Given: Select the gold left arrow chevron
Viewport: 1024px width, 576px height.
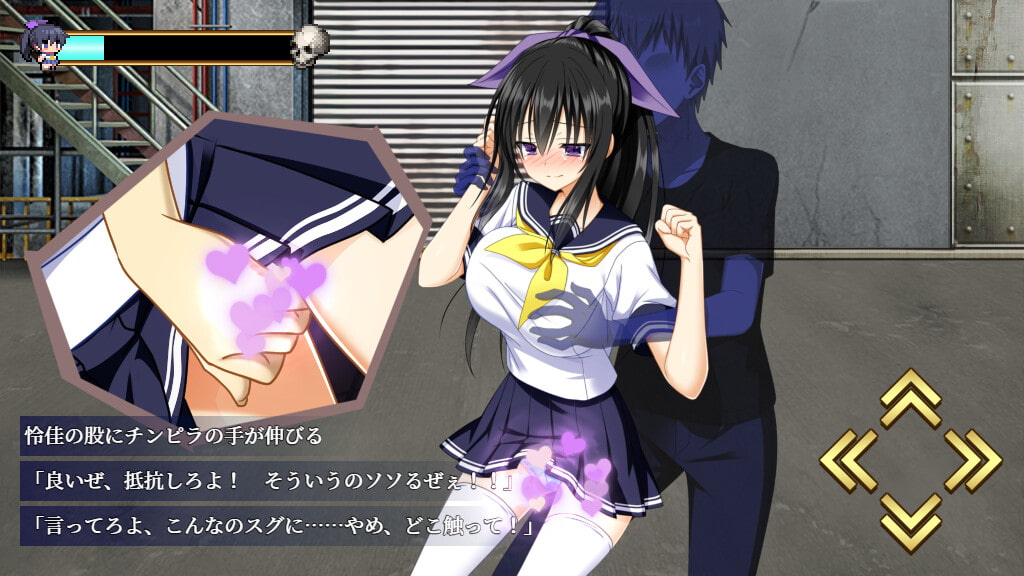Looking at the screenshot, I should 849,461.
